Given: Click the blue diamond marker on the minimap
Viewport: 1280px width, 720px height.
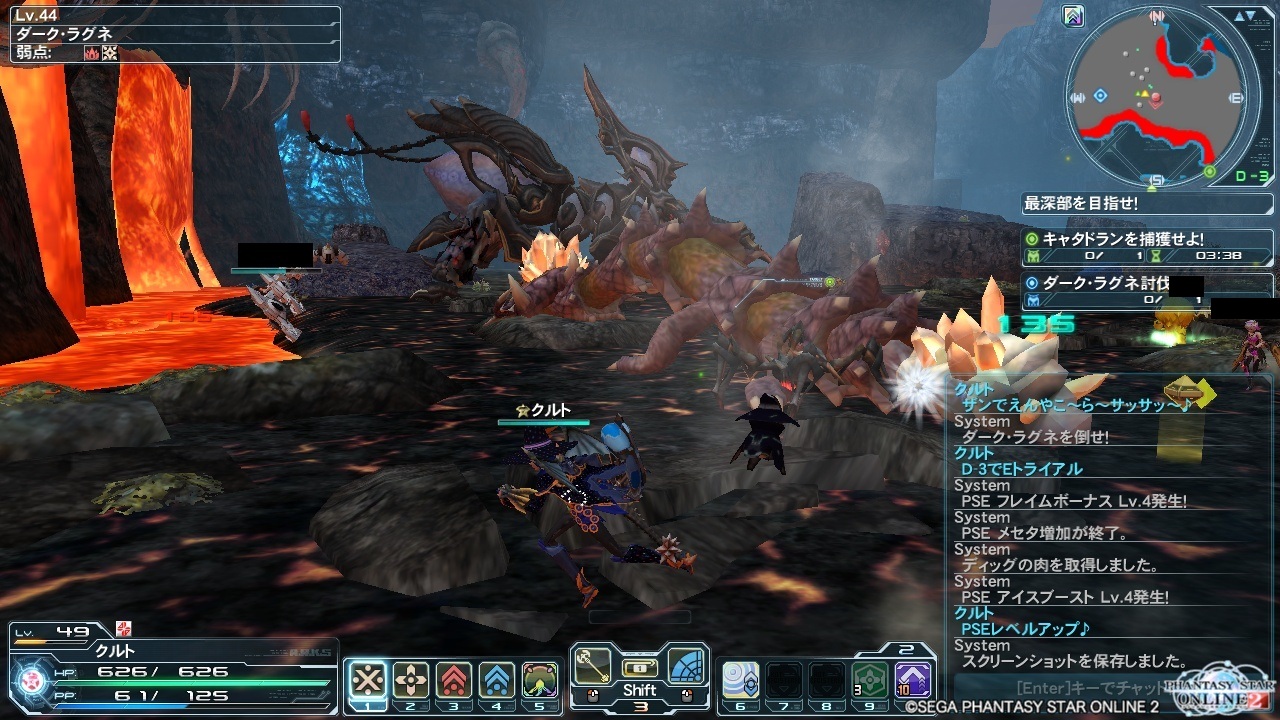Looking at the screenshot, I should point(1100,96).
